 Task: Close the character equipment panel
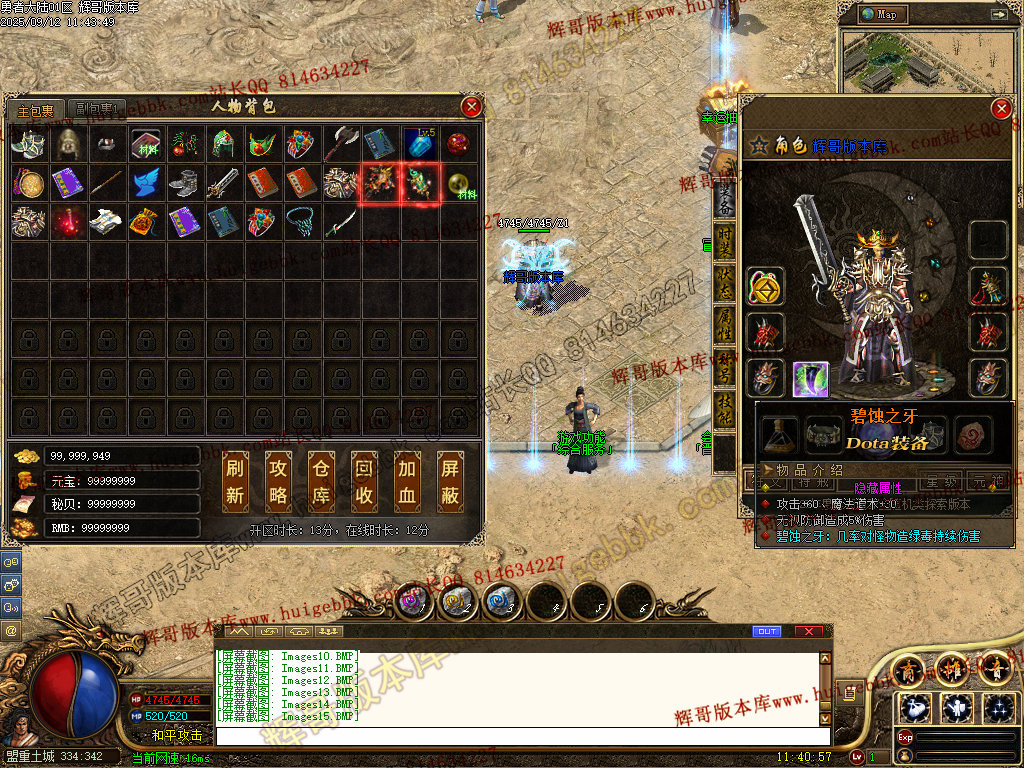1000,109
